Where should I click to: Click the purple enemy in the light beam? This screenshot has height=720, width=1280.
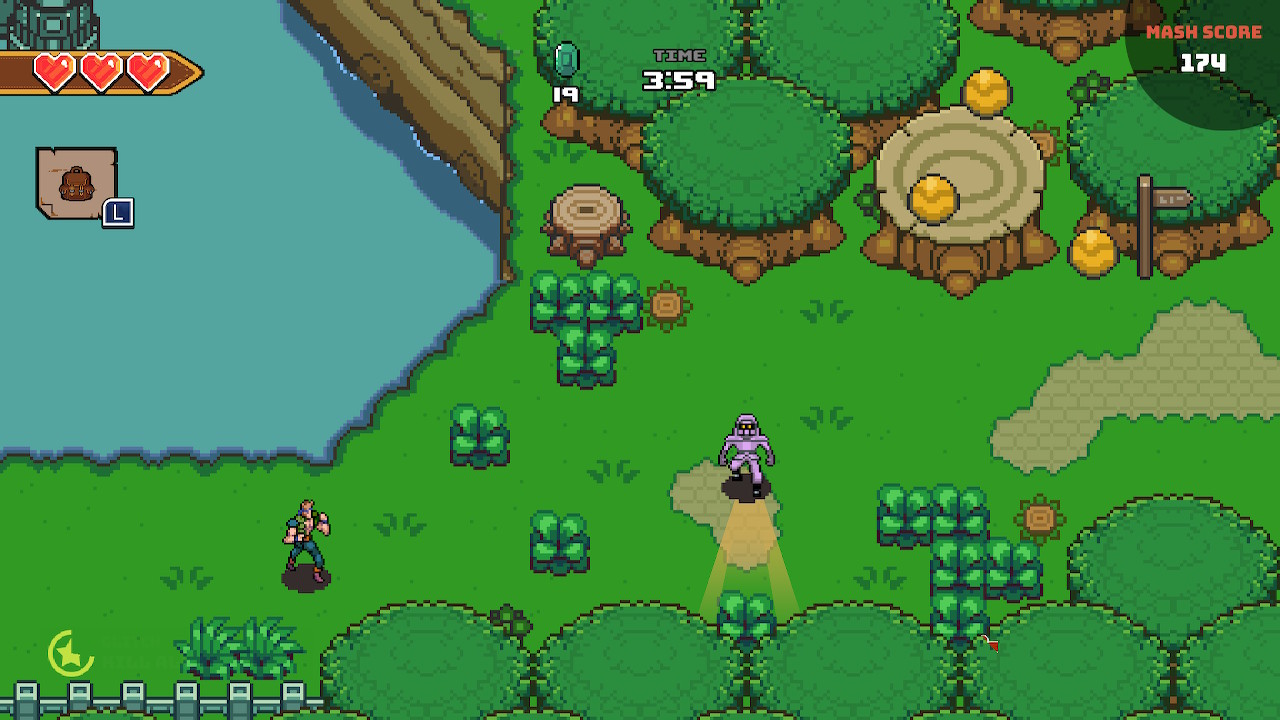tap(746, 447)
